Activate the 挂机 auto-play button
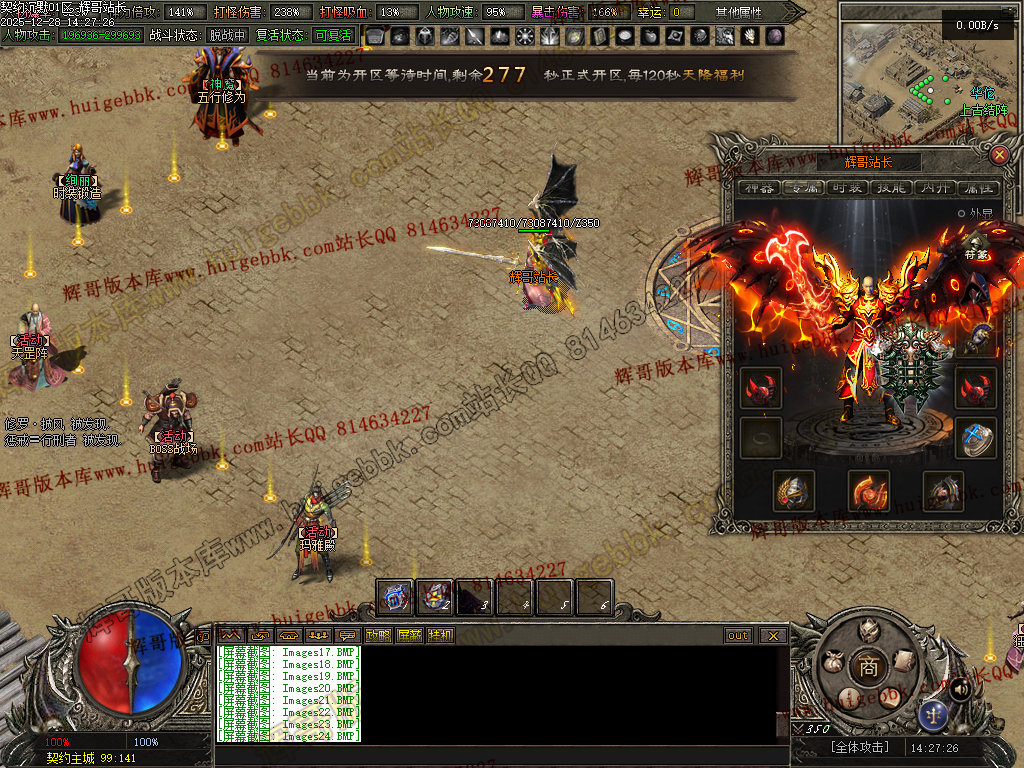This screenshot has width=1024, height=768. [x=440, y=635]
